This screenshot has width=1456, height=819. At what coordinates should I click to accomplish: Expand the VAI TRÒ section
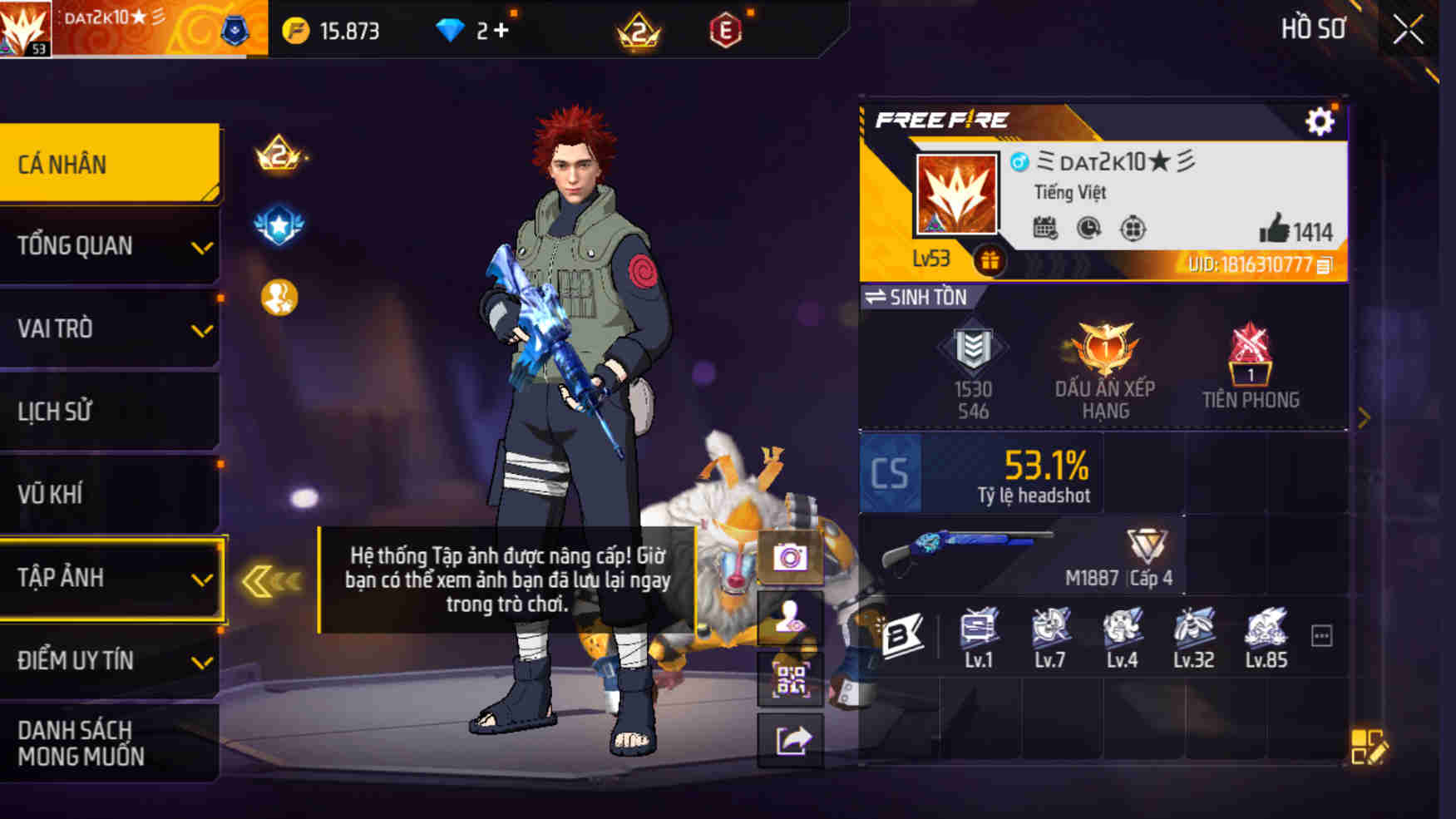click(x=108, y=329)
